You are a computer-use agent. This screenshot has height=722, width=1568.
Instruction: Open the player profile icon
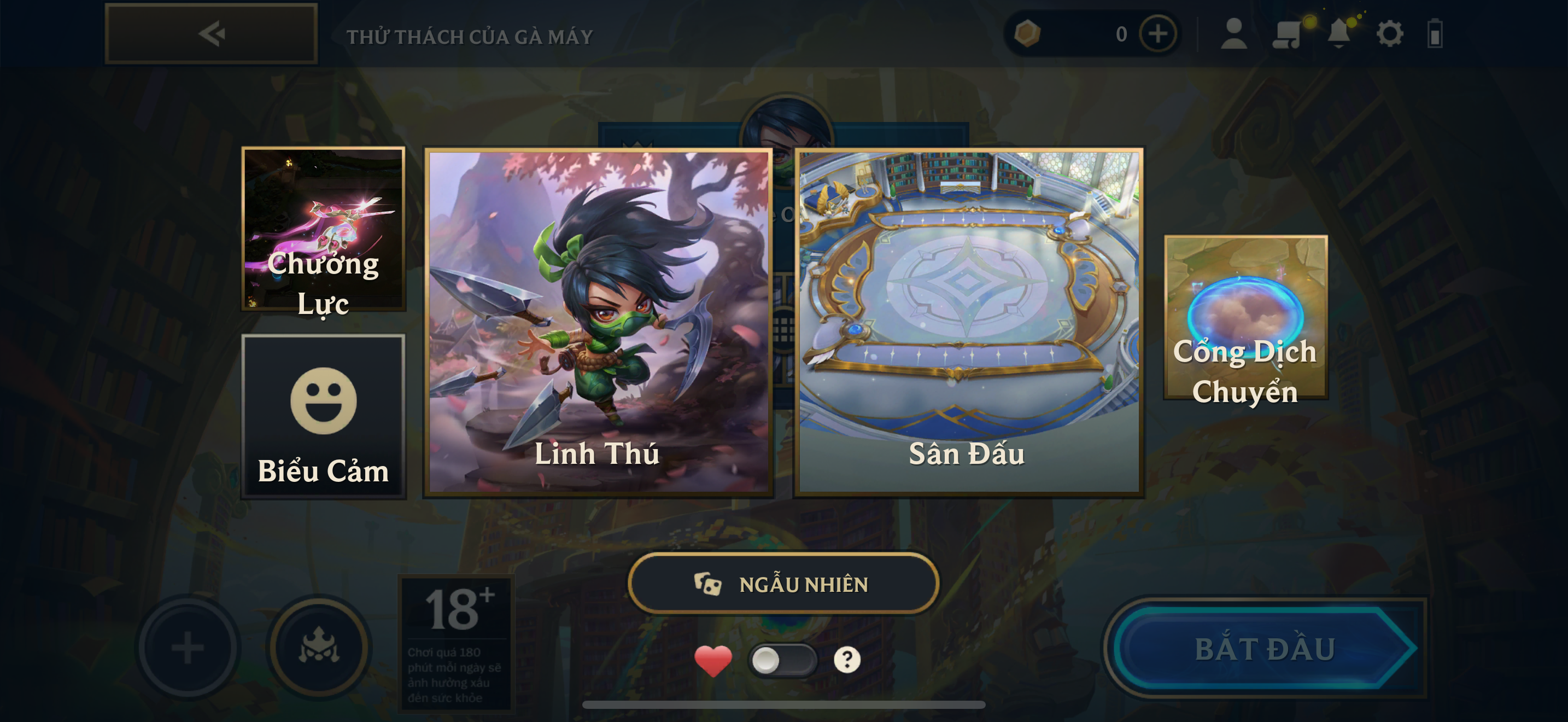[x=1233, y=33]
